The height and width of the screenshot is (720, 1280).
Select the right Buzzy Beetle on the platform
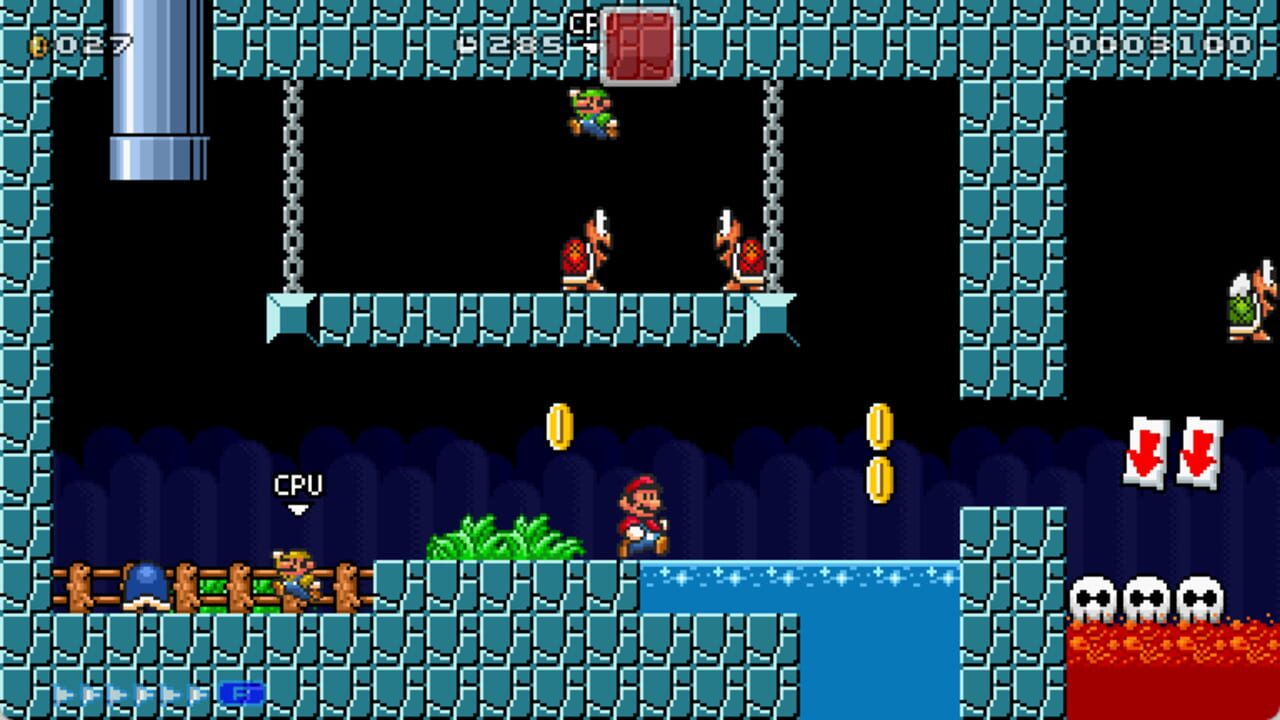pyautogui.click(x=740, y=252)
